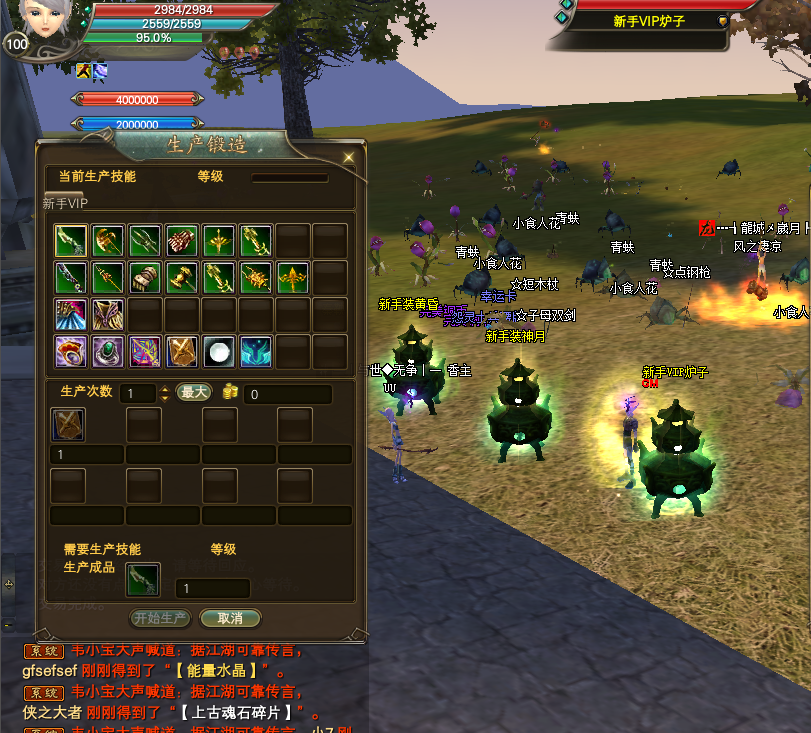The image size is (811, 733).
Task: Choose the golden crescent axe recipe
Action: (108, 241)
